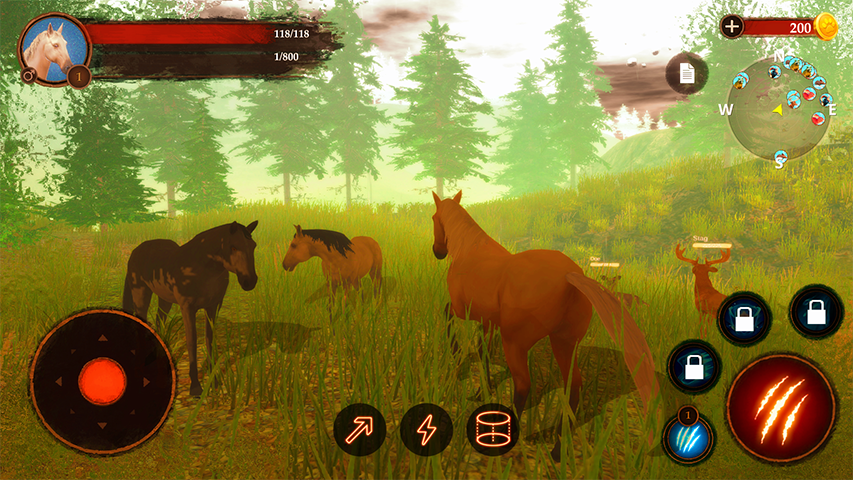The image size is (853, 480).
Task: Open the quest document icon
Action: click(x=686, y=73)
